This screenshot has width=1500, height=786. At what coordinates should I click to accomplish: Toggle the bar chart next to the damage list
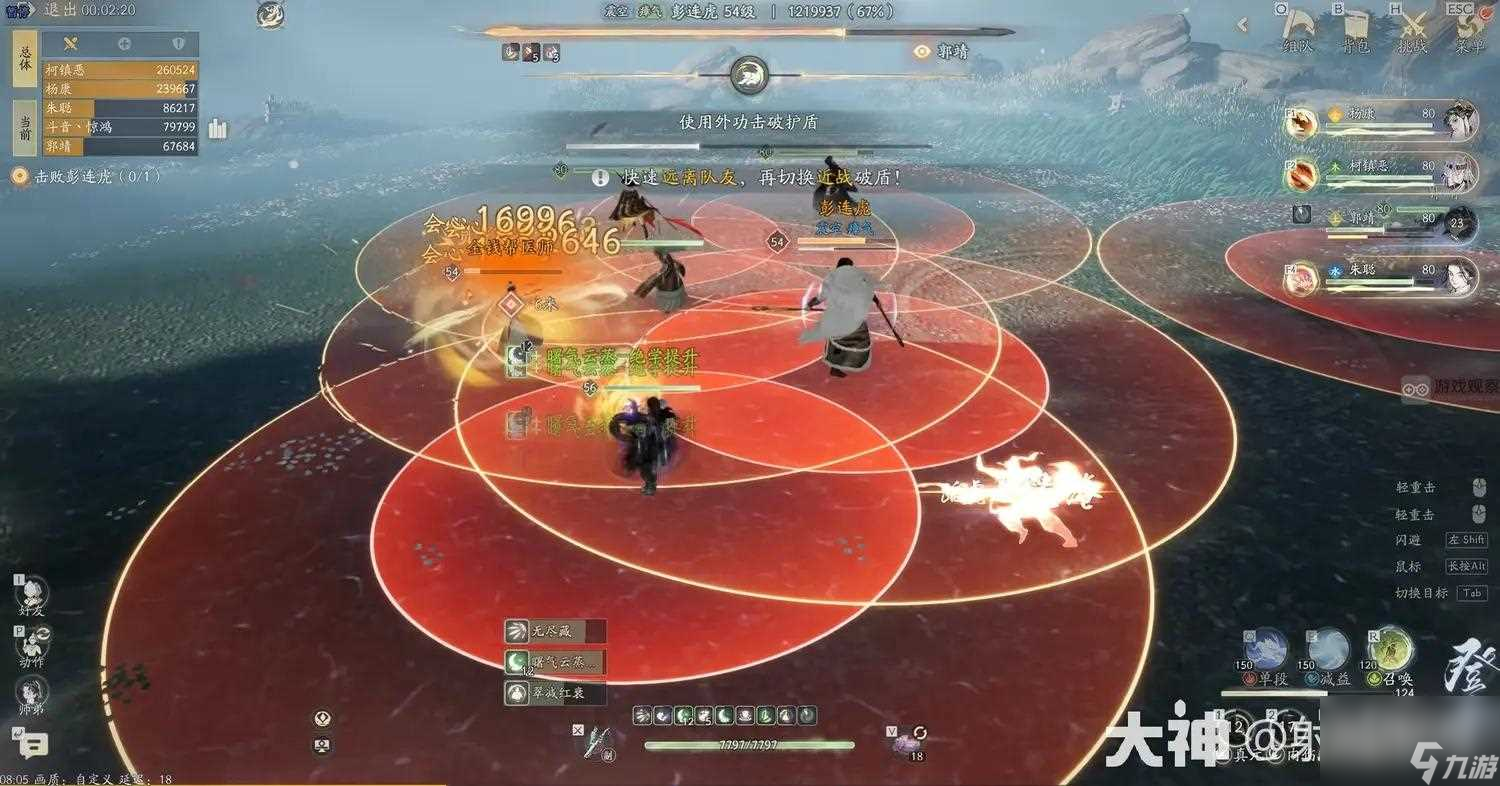(217, 130)
